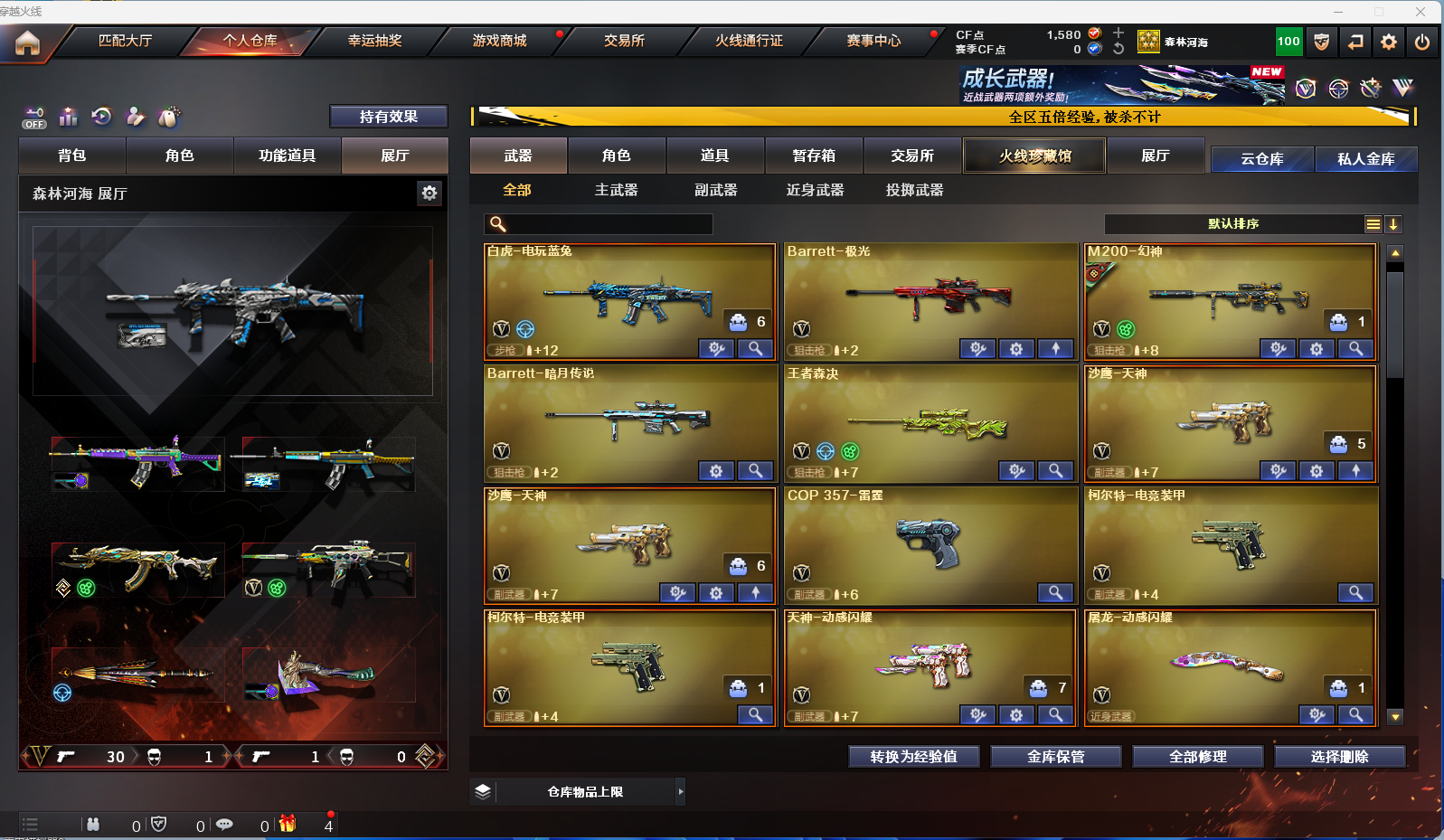Open the 默认排序 sort dropdown
Viewport: 1444px width, 840px height.
click(1233, 224)
